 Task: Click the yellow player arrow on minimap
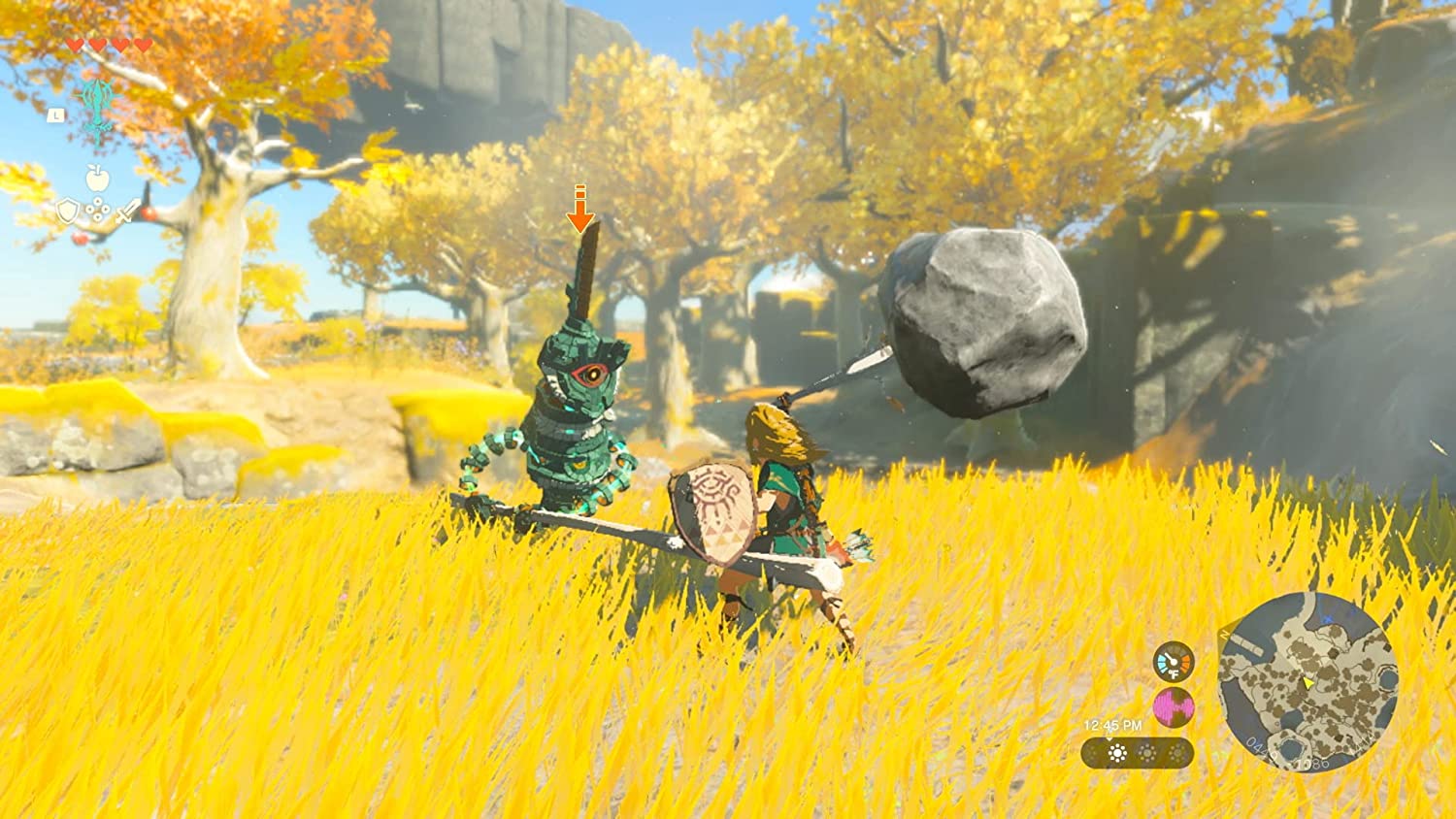tap(1307, 684)
